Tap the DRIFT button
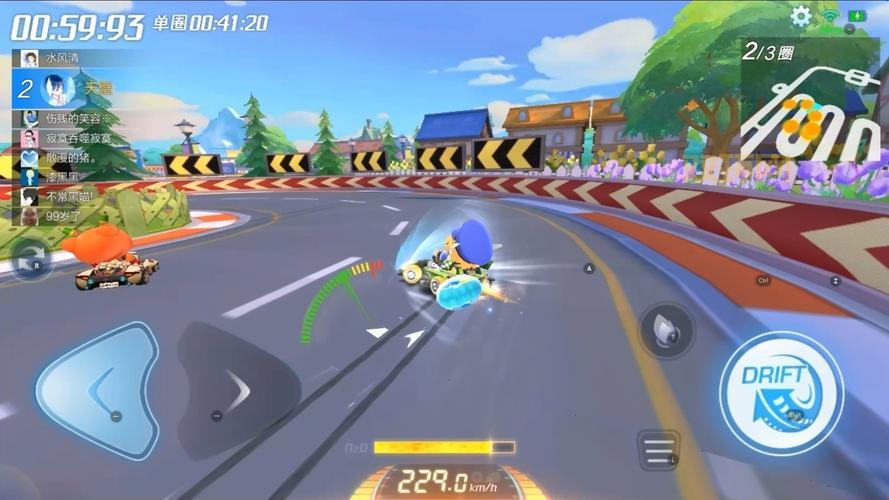This screenshot has height=500, width=889. [x=781, y=392]
